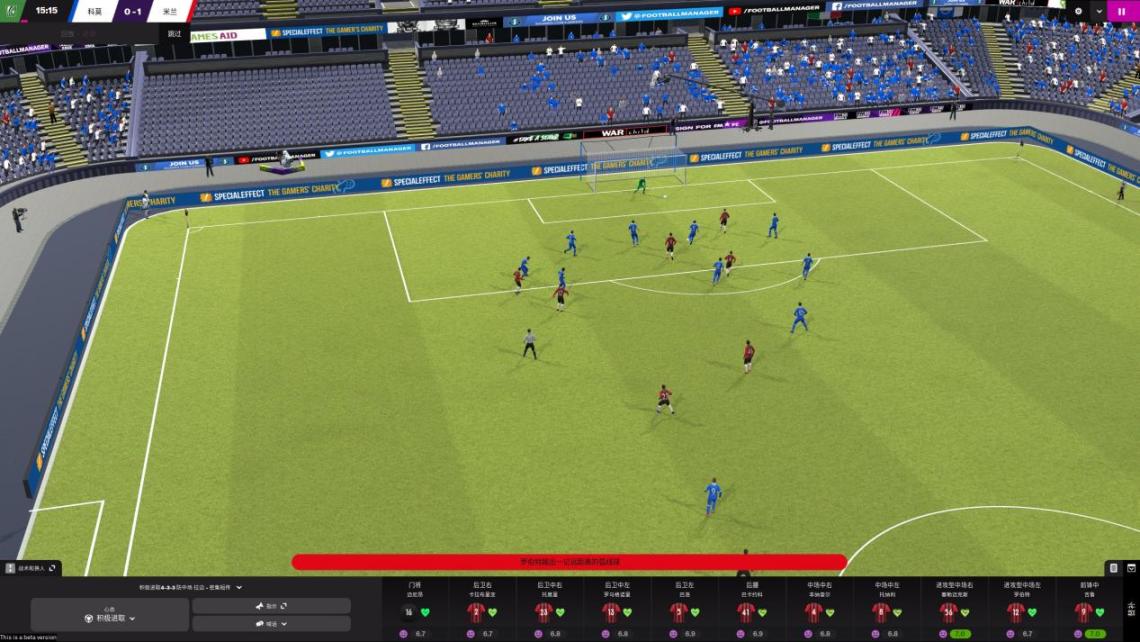Expand the dropdown arrow beside the gear
This screenshot has height=642, width=1140.
(1099, 11)
